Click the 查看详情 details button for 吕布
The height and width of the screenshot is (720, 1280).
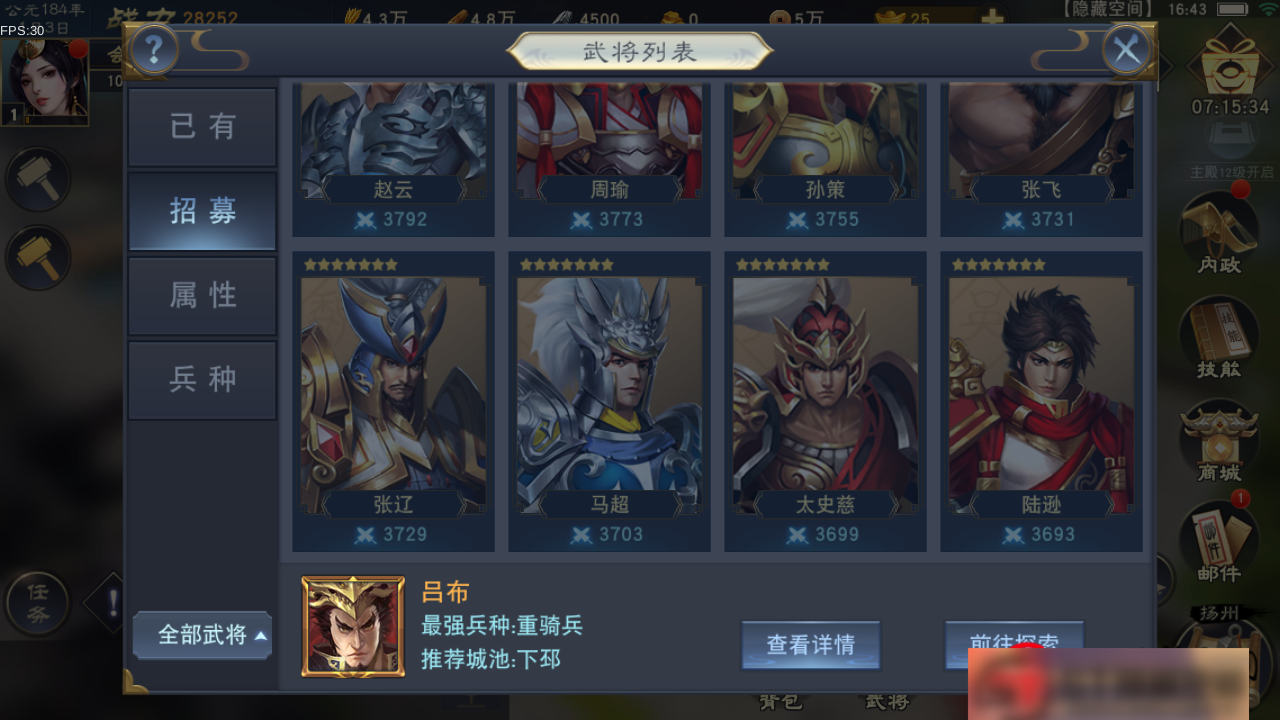tap(811, 645)
